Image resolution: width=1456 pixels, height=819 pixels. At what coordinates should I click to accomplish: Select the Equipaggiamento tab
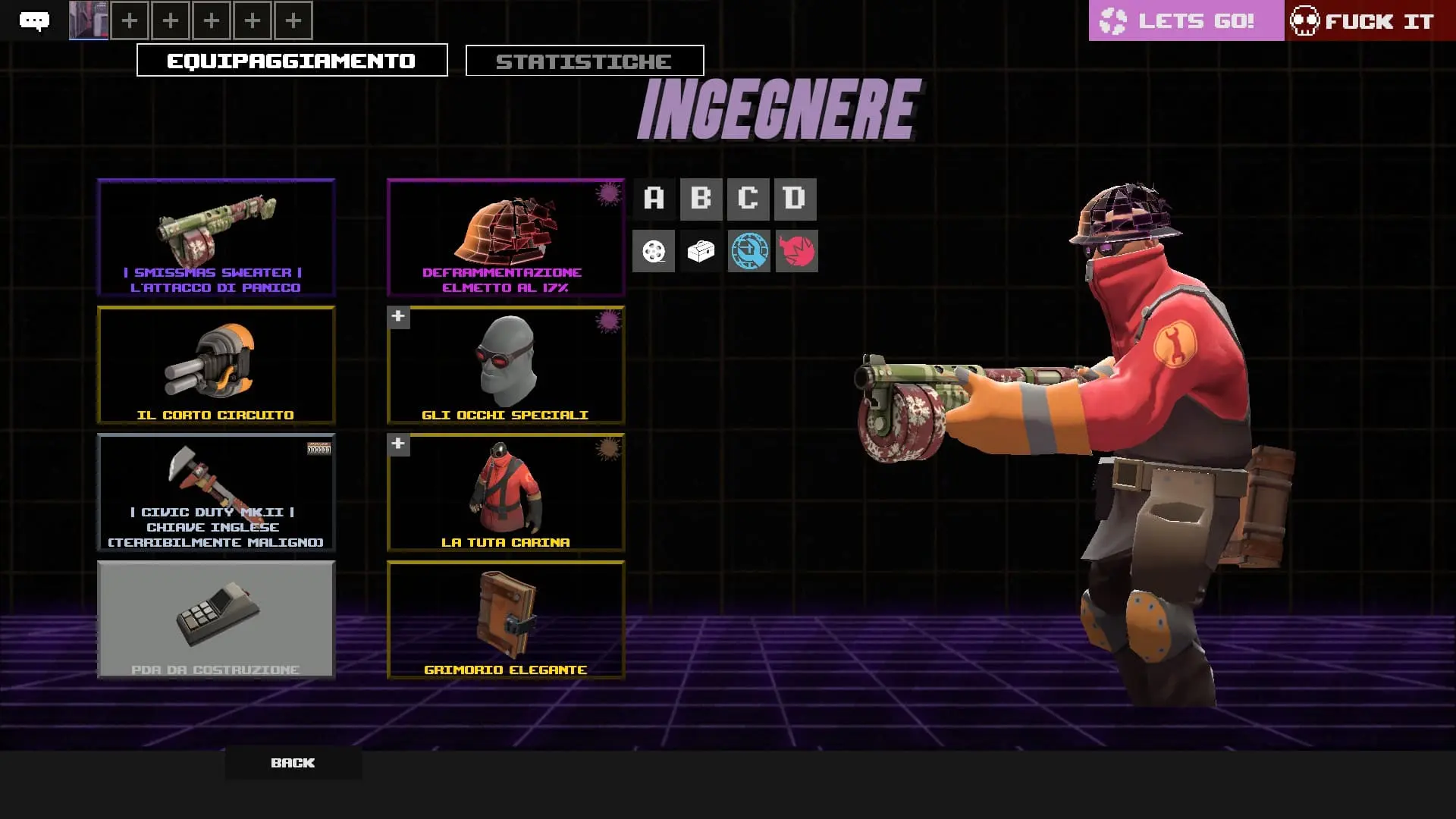(292, 61)
